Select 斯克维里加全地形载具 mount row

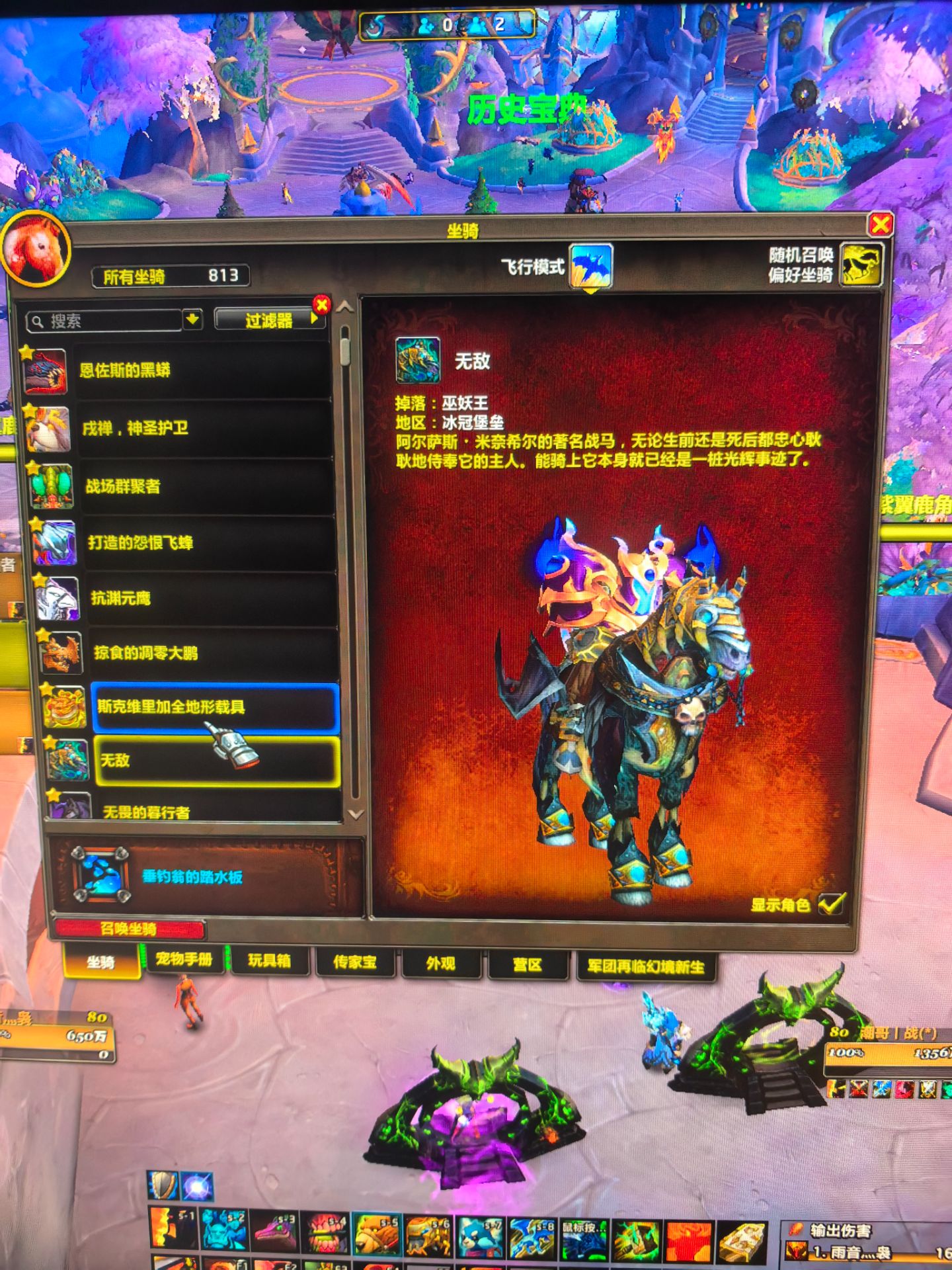click(216, 707)
